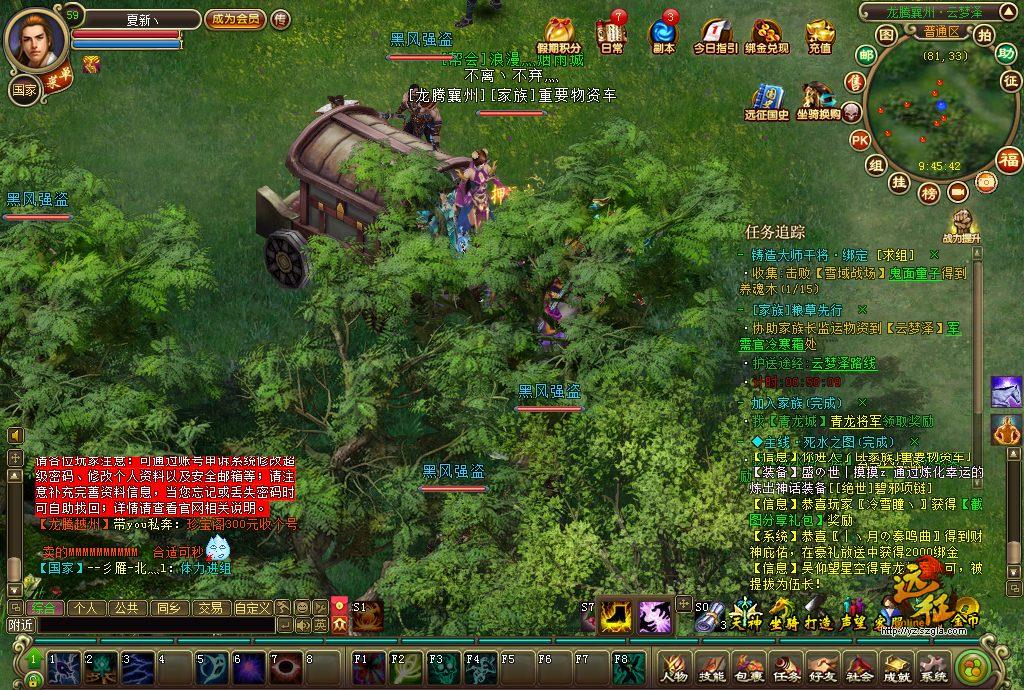
Task: Open the 日常 daily activities icon
Action: pyautogui.click(x=611, y=36)
